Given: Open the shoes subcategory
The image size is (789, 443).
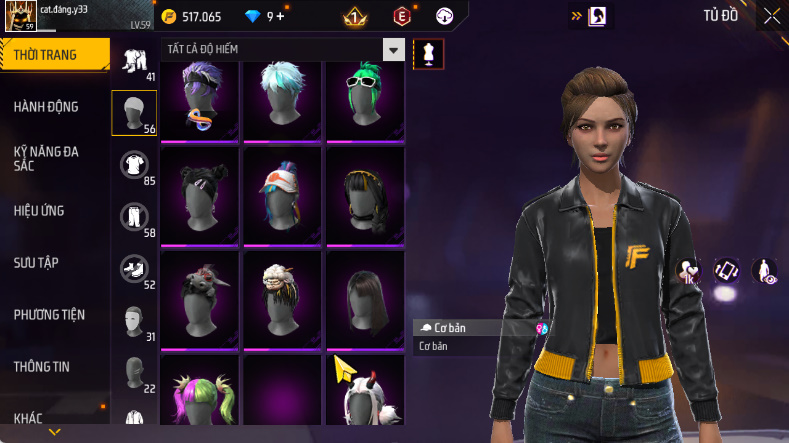Looking at the screenshot, I should 134,268.
